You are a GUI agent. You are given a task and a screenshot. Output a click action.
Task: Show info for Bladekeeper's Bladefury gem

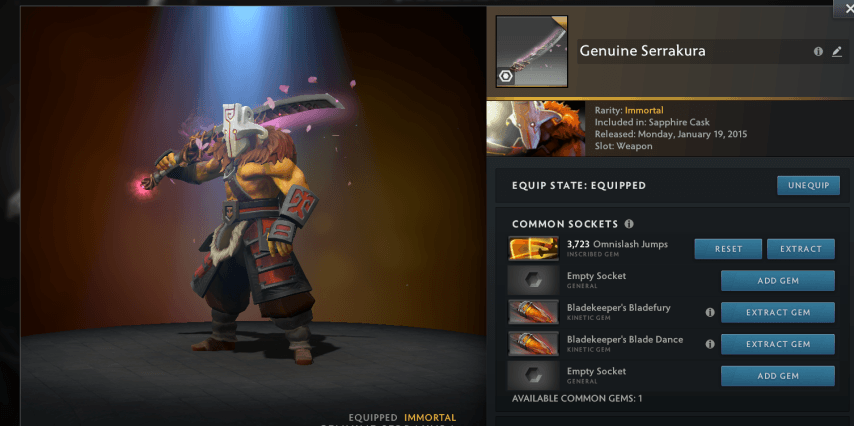pyautogui.click(x=710, y=313)
